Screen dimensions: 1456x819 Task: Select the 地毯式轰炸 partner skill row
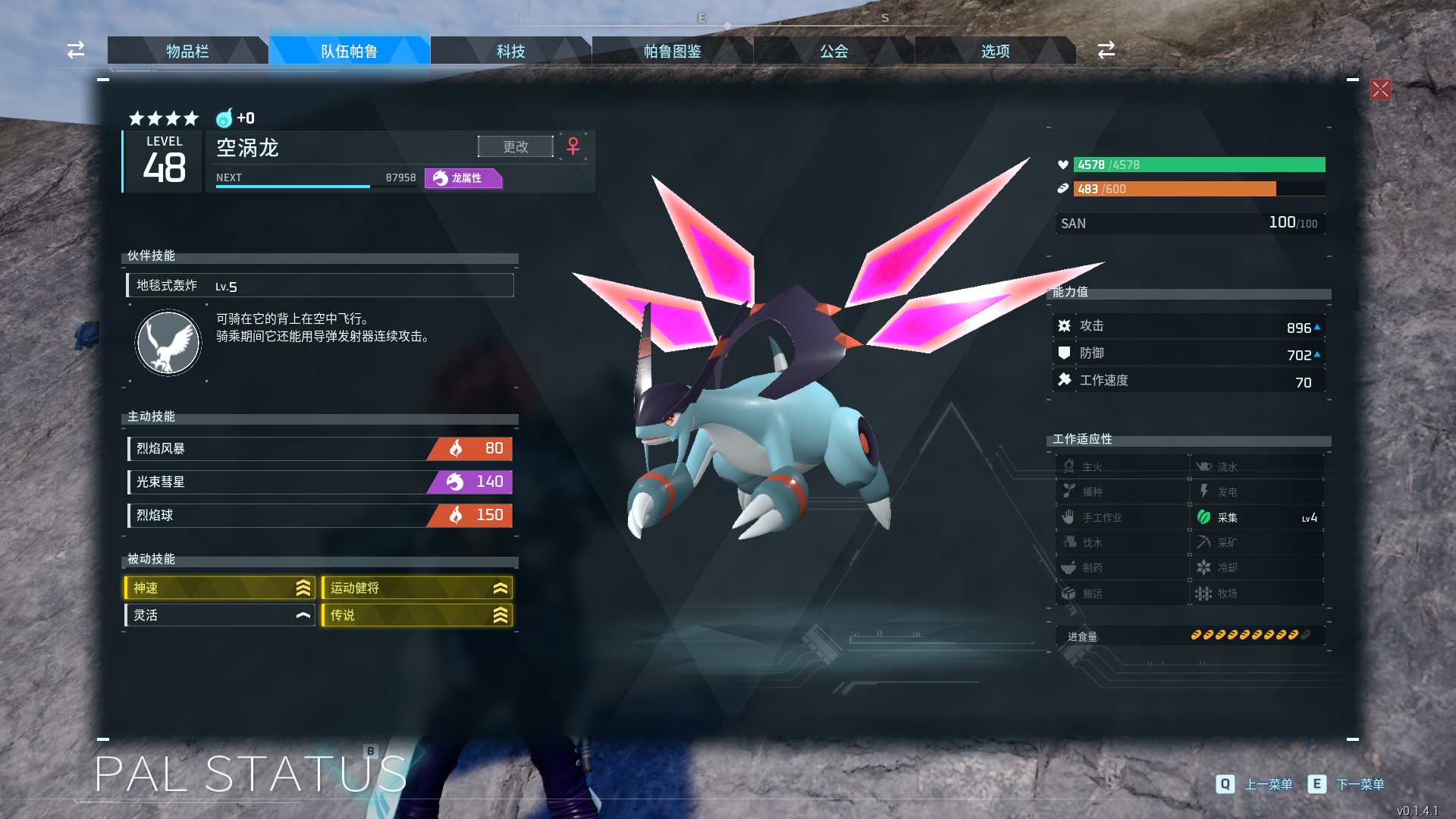[x=320, y=286]
